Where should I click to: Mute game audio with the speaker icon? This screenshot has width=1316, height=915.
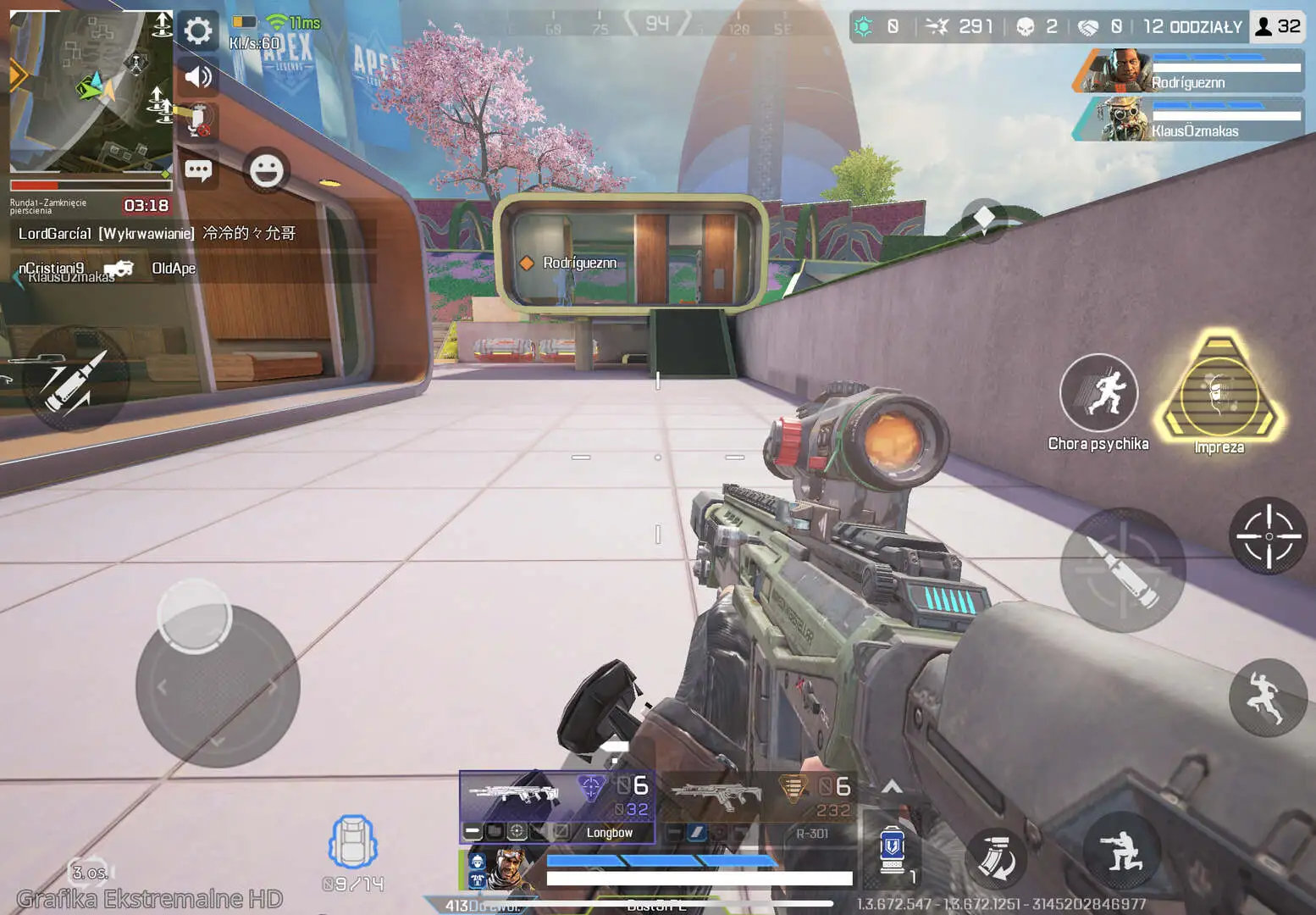pyautogui.click(x=196, y=77)
